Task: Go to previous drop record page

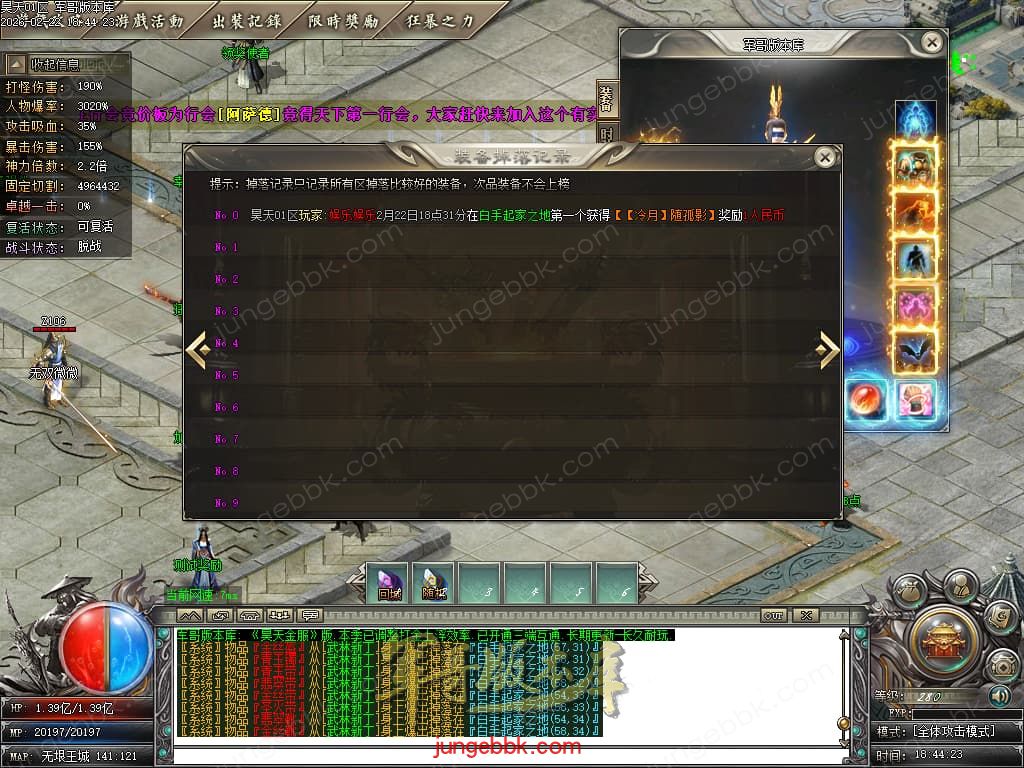Action: (x=197, y=349)
